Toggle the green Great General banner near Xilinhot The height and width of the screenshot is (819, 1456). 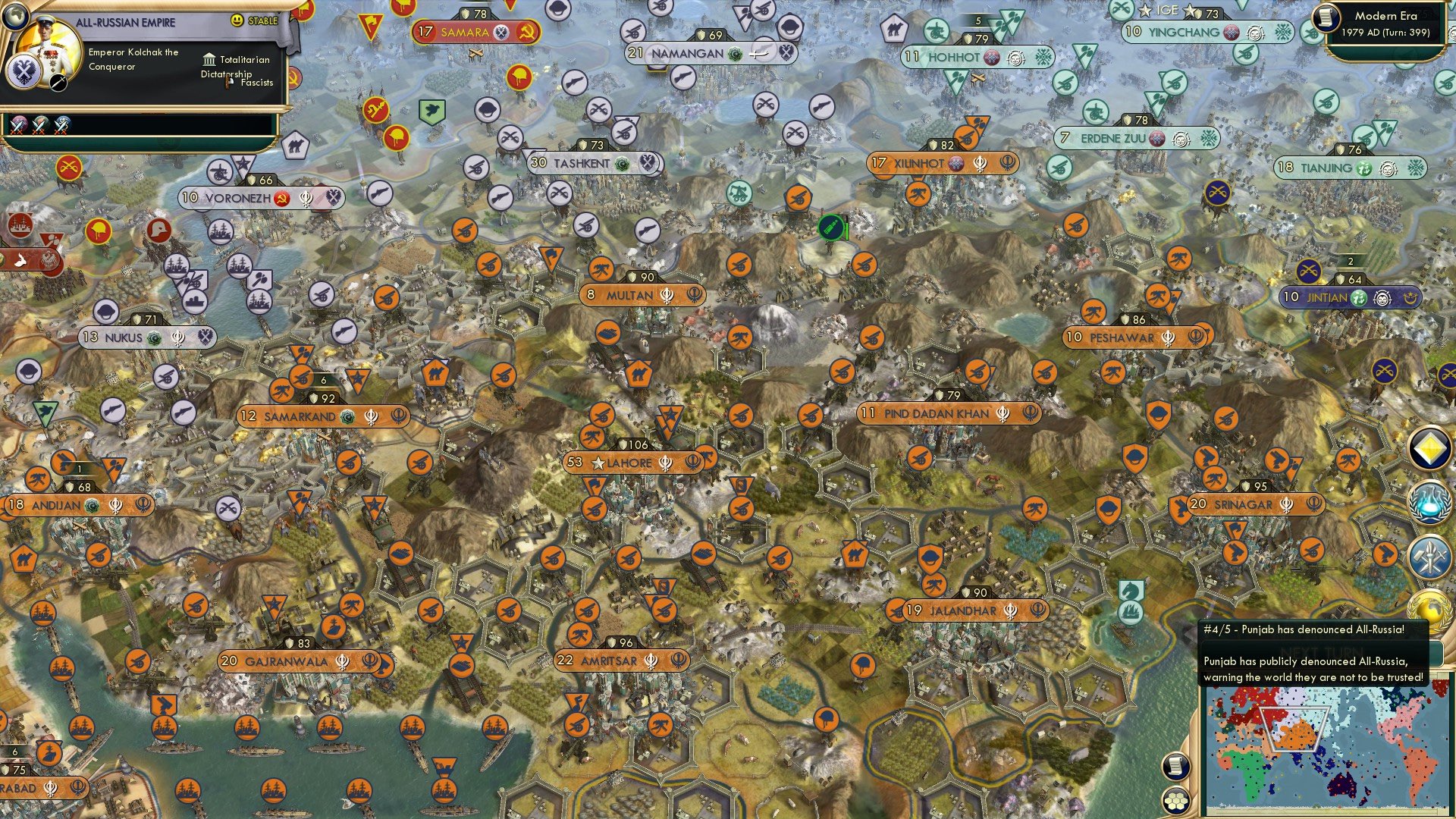click(x=831, y=226)
